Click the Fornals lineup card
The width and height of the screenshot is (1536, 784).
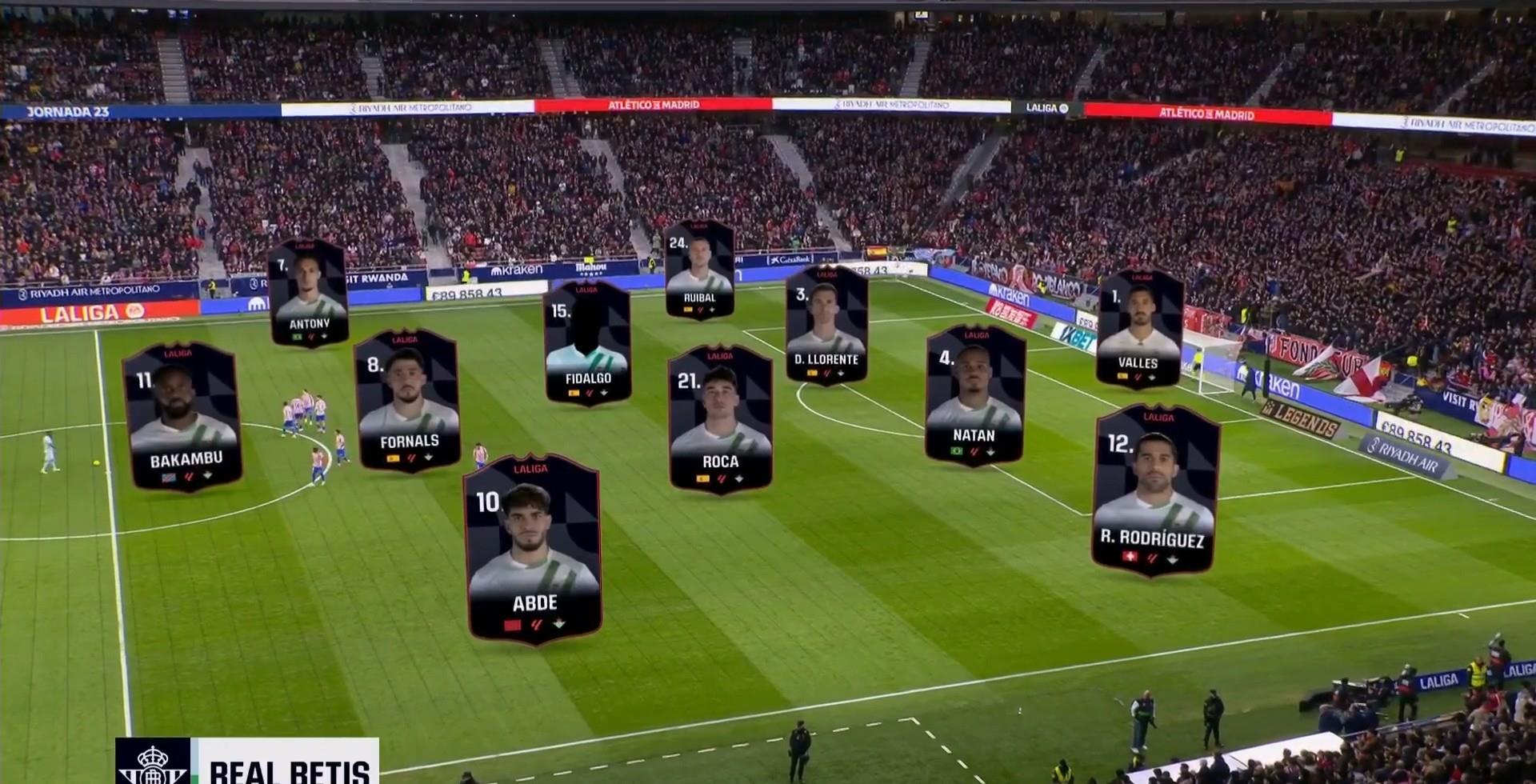pos(407,401)
